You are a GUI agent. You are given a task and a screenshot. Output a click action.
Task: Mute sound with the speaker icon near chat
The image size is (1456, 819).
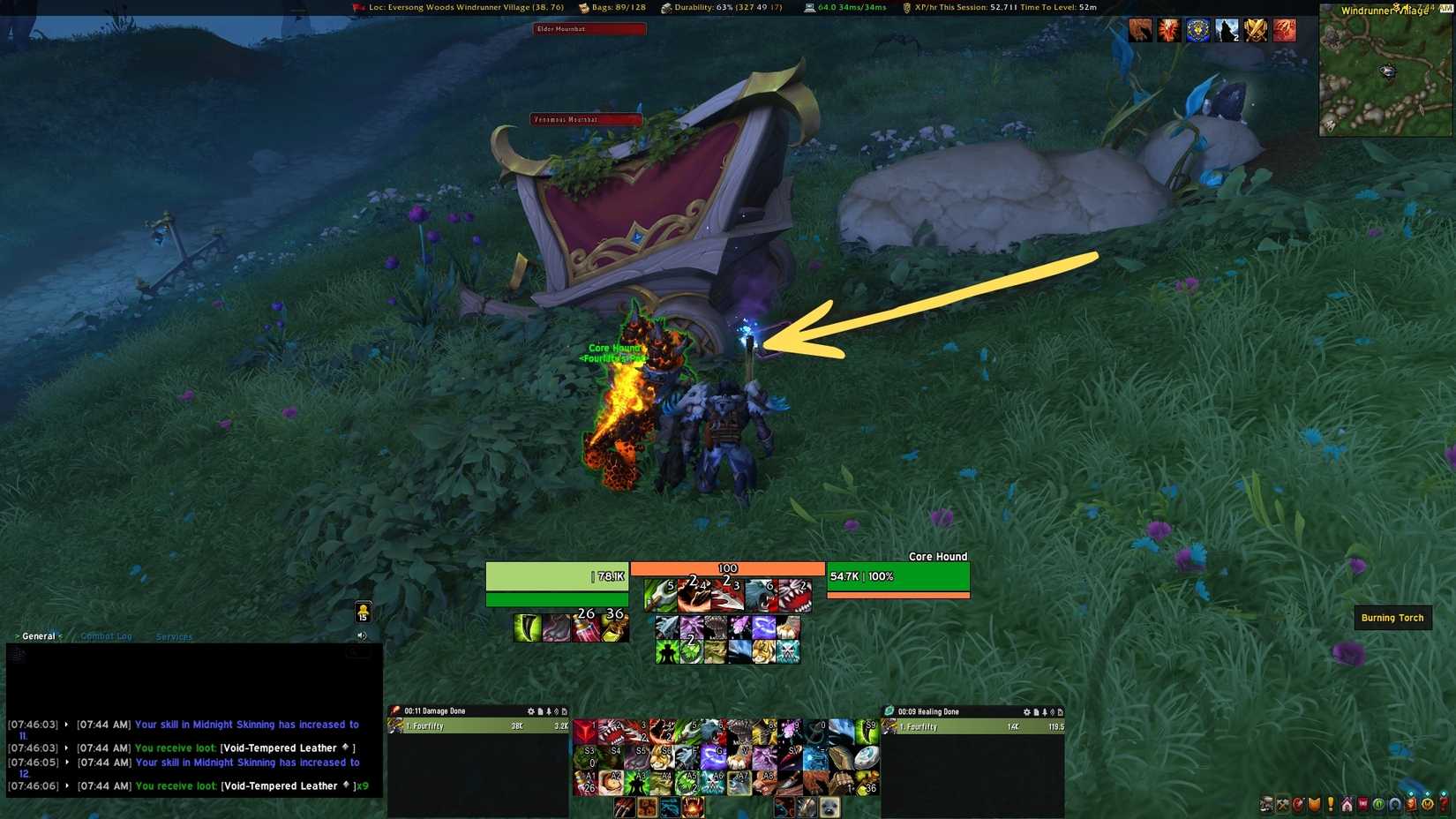(361, 635)
